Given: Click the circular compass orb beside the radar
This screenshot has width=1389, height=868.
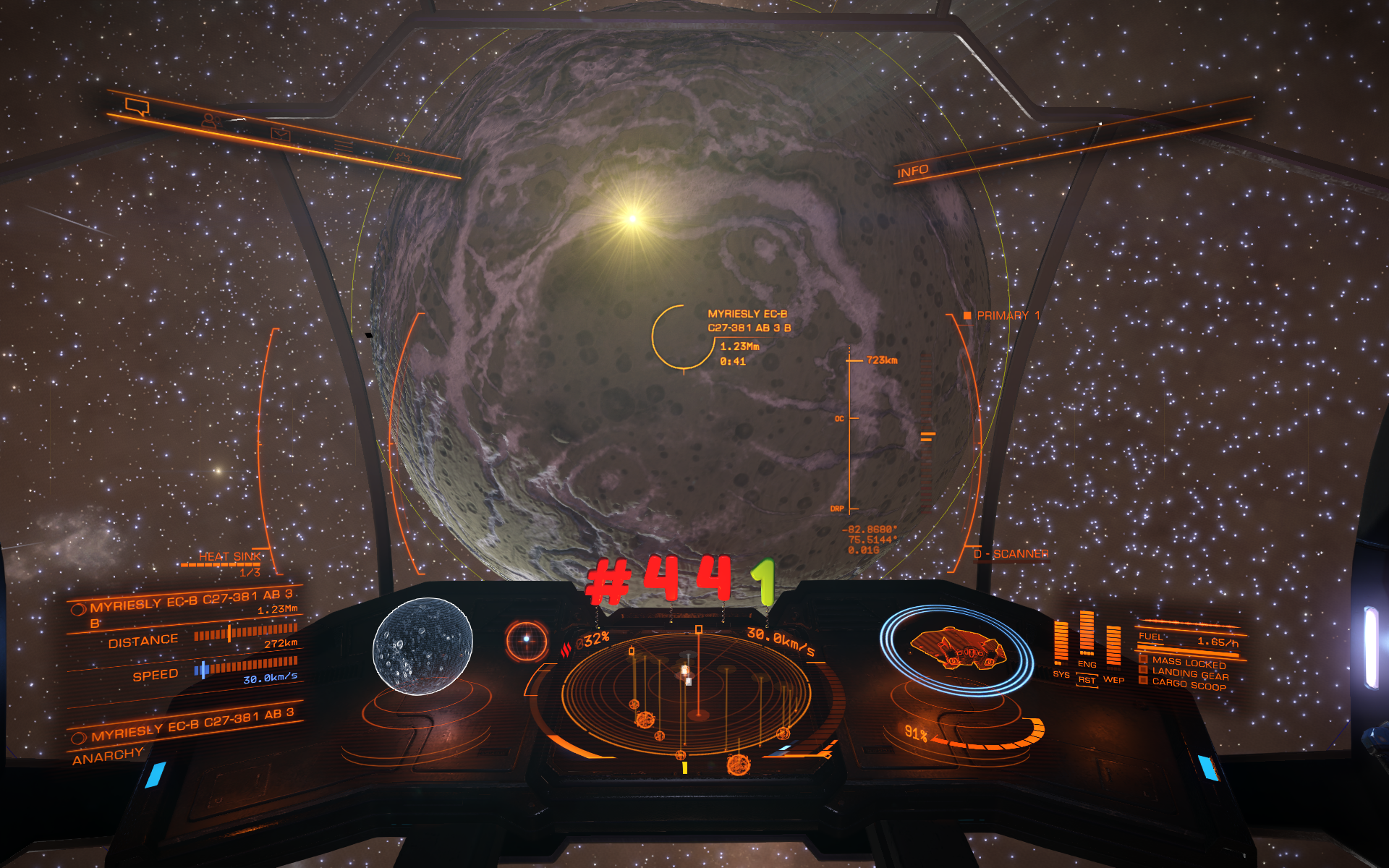Looking at the screenshot, I should pos(526,639).
